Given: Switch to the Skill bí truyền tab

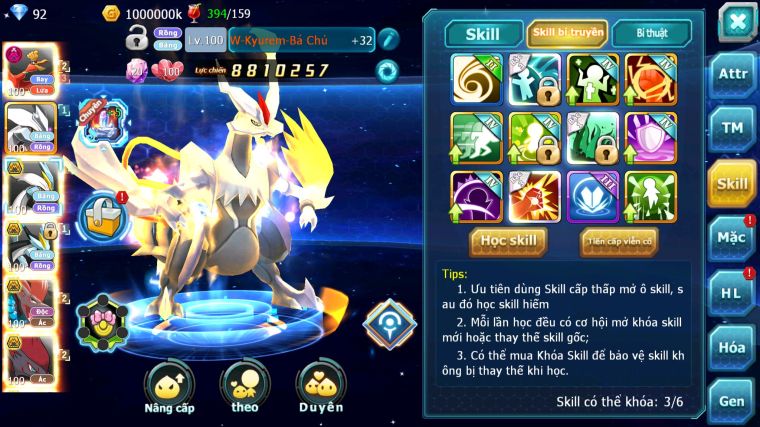Looking at the screenshot, I should pos(566,33).
